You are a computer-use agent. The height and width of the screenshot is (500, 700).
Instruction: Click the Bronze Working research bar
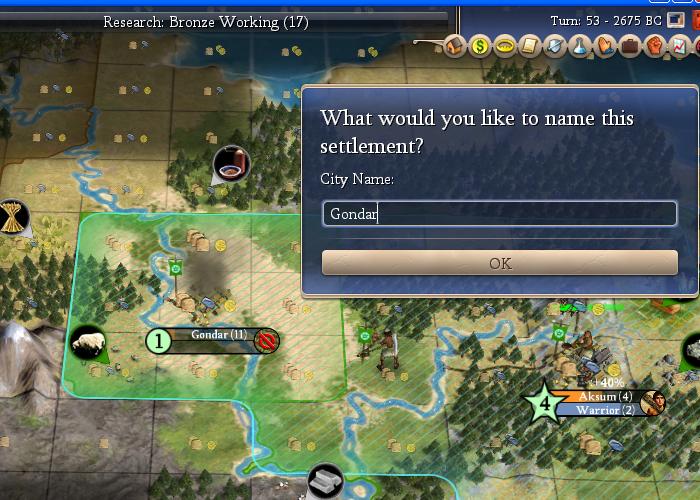pos(205,21)
